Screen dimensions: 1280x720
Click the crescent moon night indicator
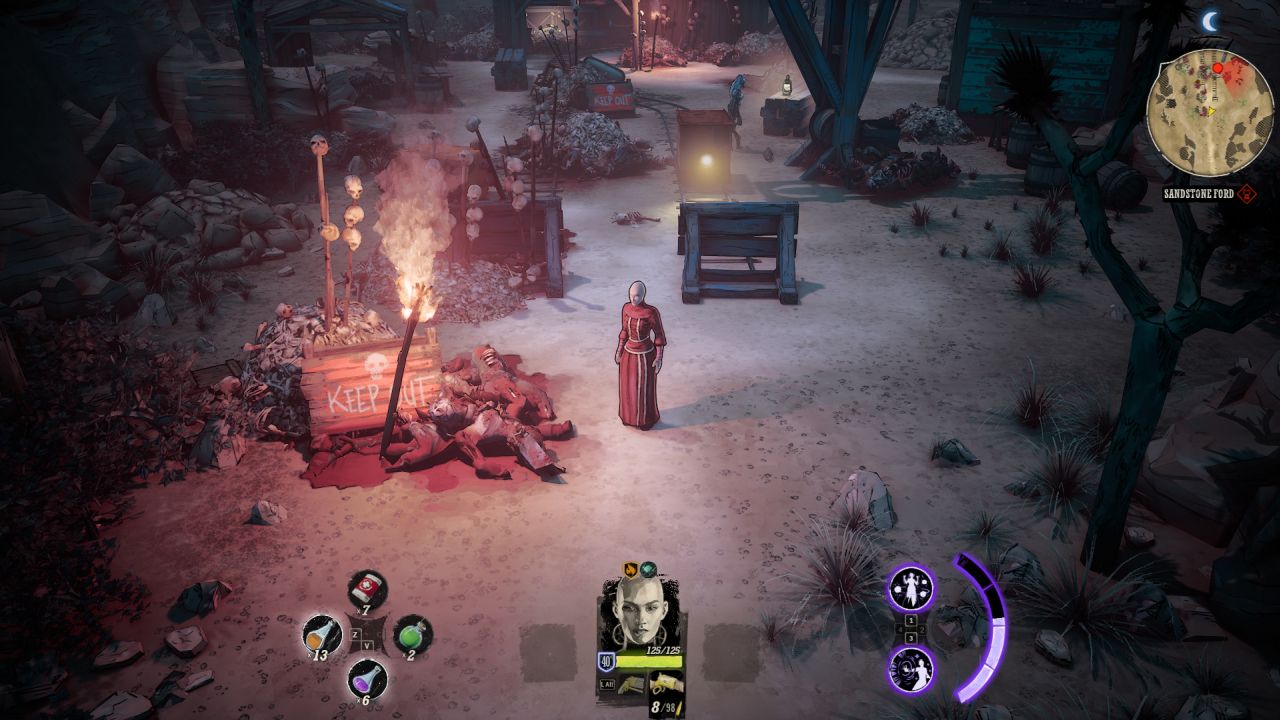[x=1212, y=20]
